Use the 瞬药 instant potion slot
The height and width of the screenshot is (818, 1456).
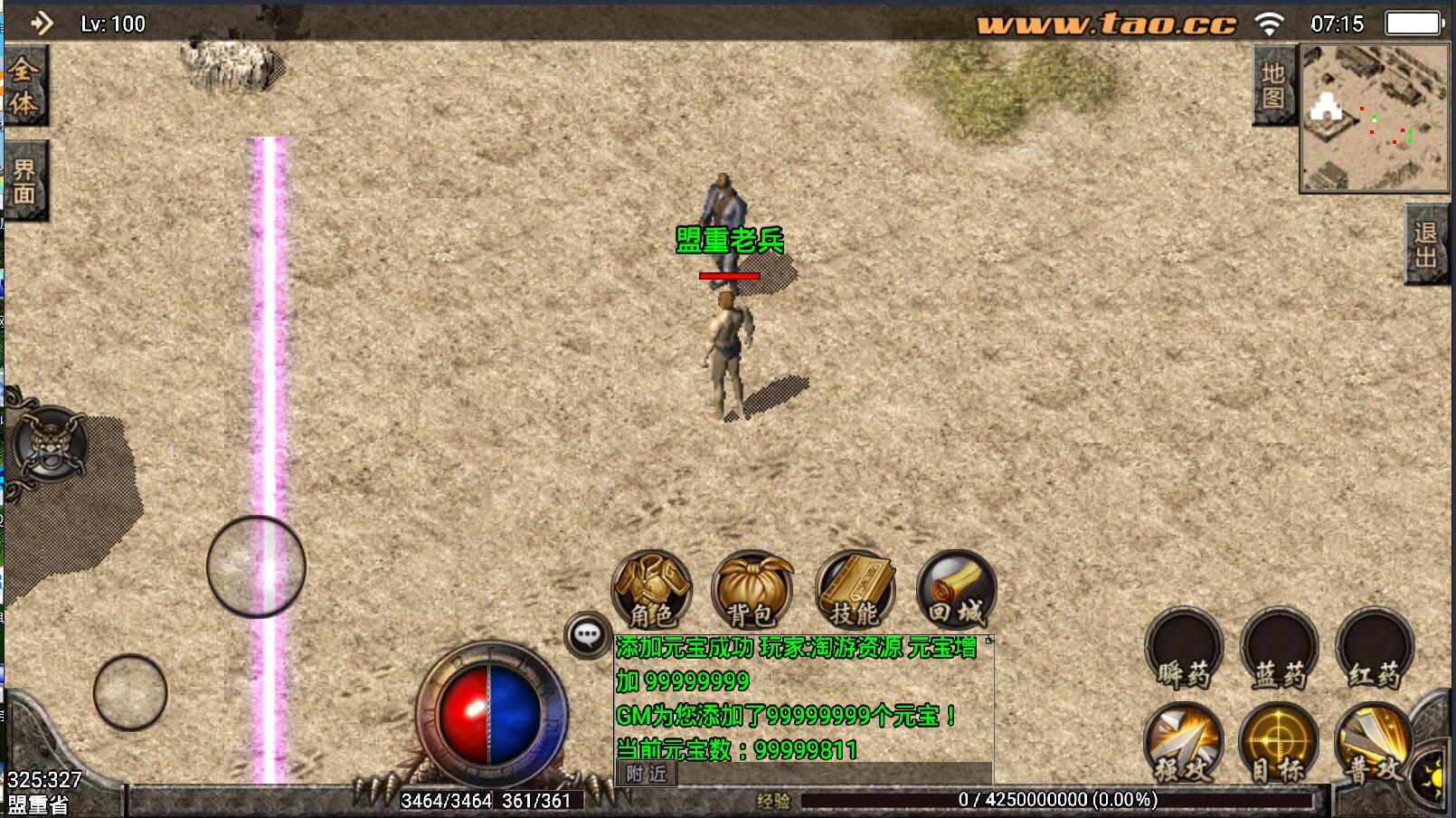(1184, 648)
